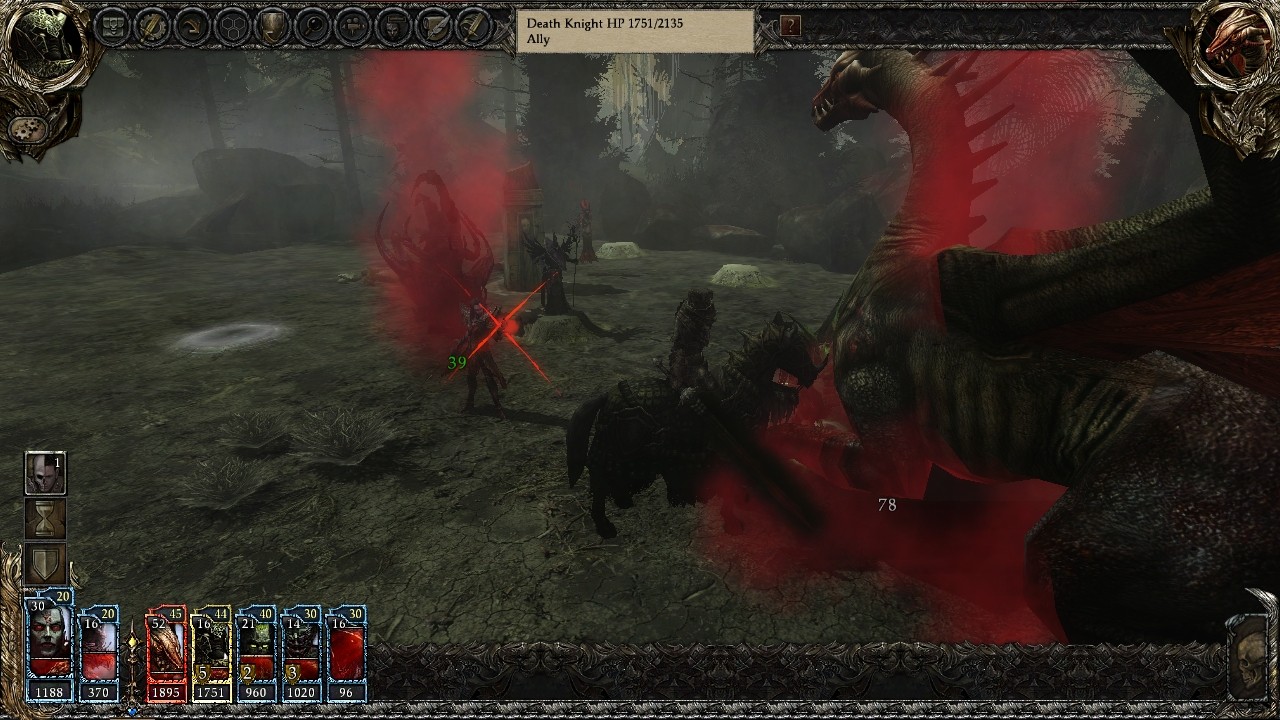
Task: Use the half-skull face ability icon
Action: click(x=45, y=473)
